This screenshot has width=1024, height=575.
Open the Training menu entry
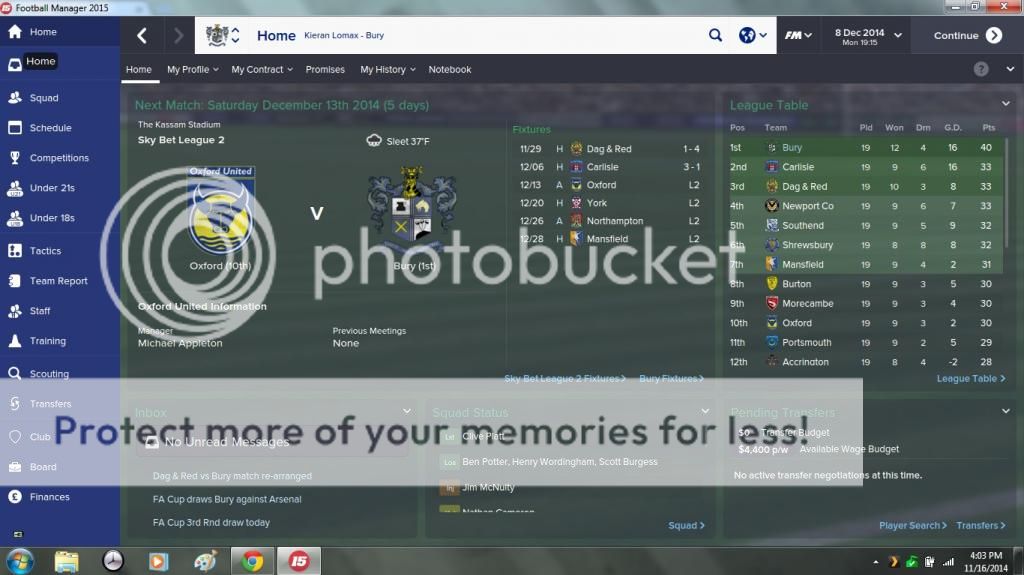[x=47, y=341]
